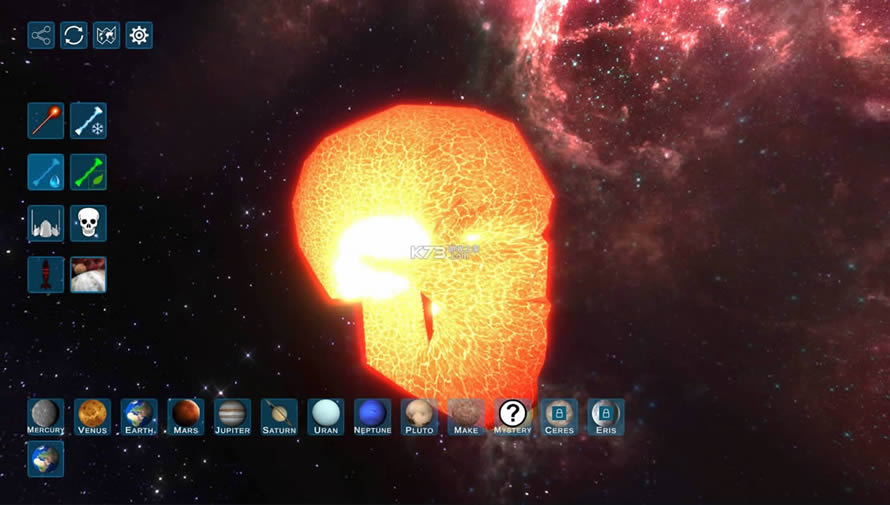Choose Mars as the planet
Screen dimensions: 890x505
(186, 416)
